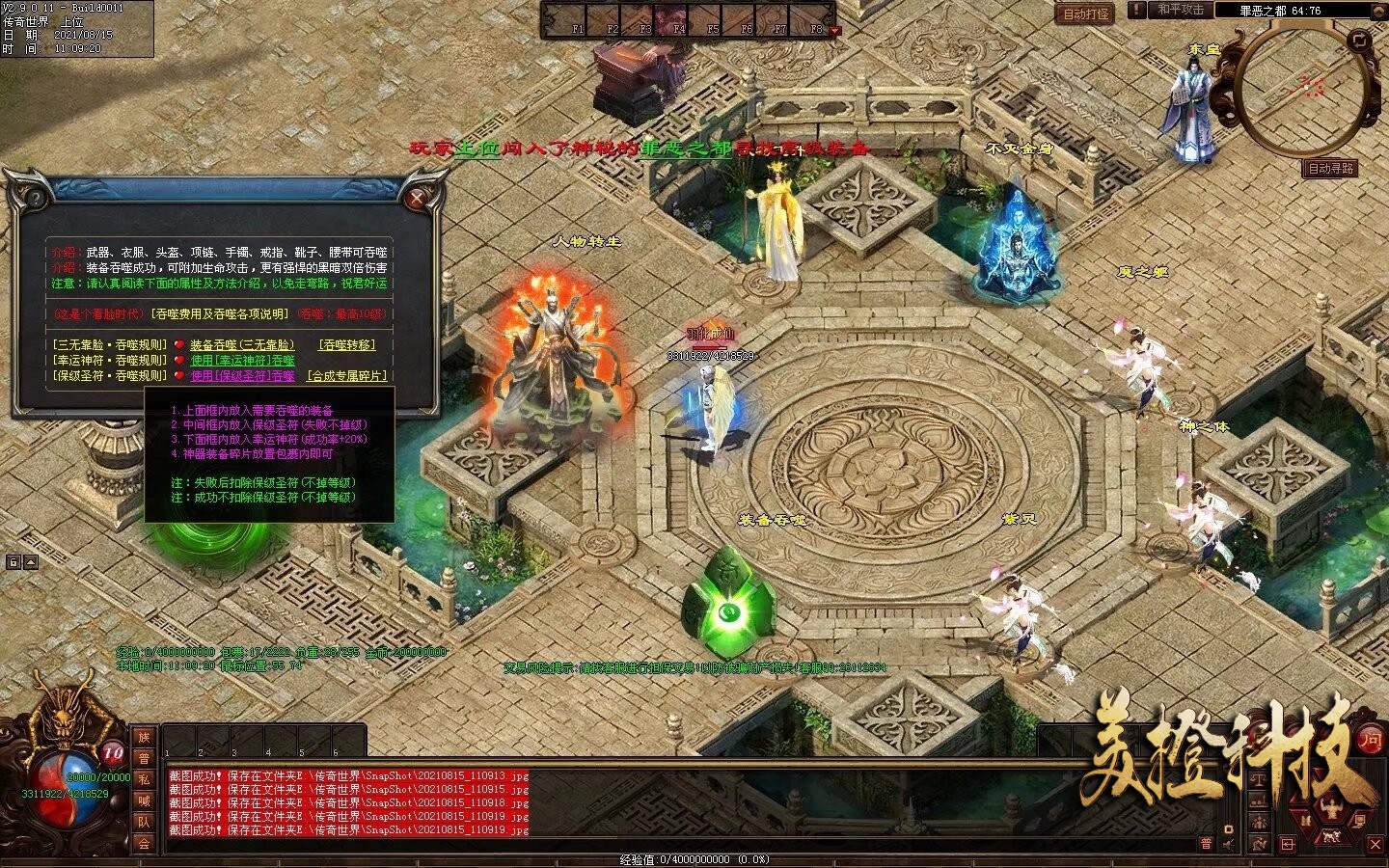1389x868 pixels.
Task: Switch the 和平攻击 attack mode
Action: point(1181,10)
